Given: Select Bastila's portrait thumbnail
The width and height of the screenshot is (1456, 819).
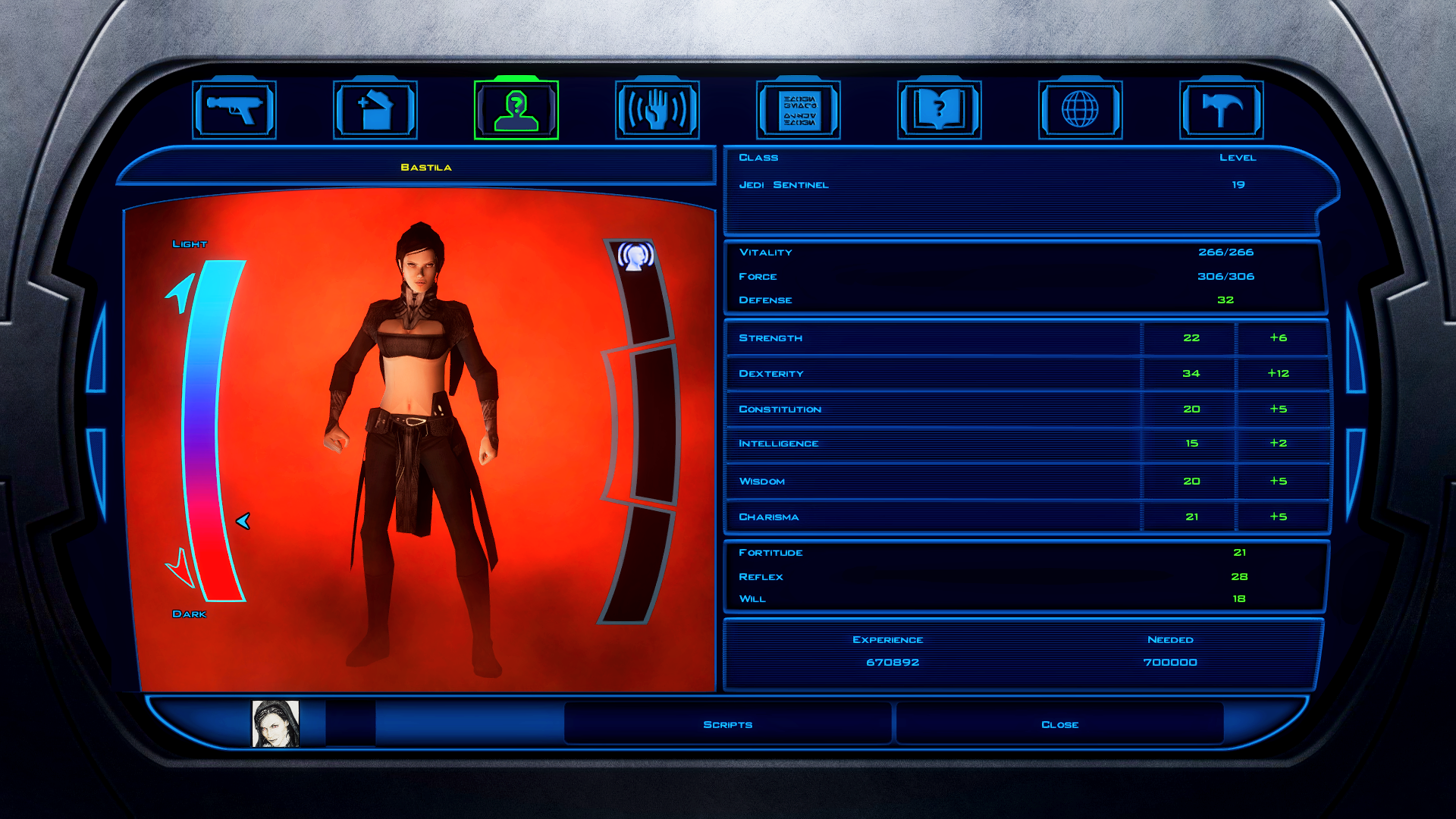Looking at the screenshot, I should click(x=275, y=723).
